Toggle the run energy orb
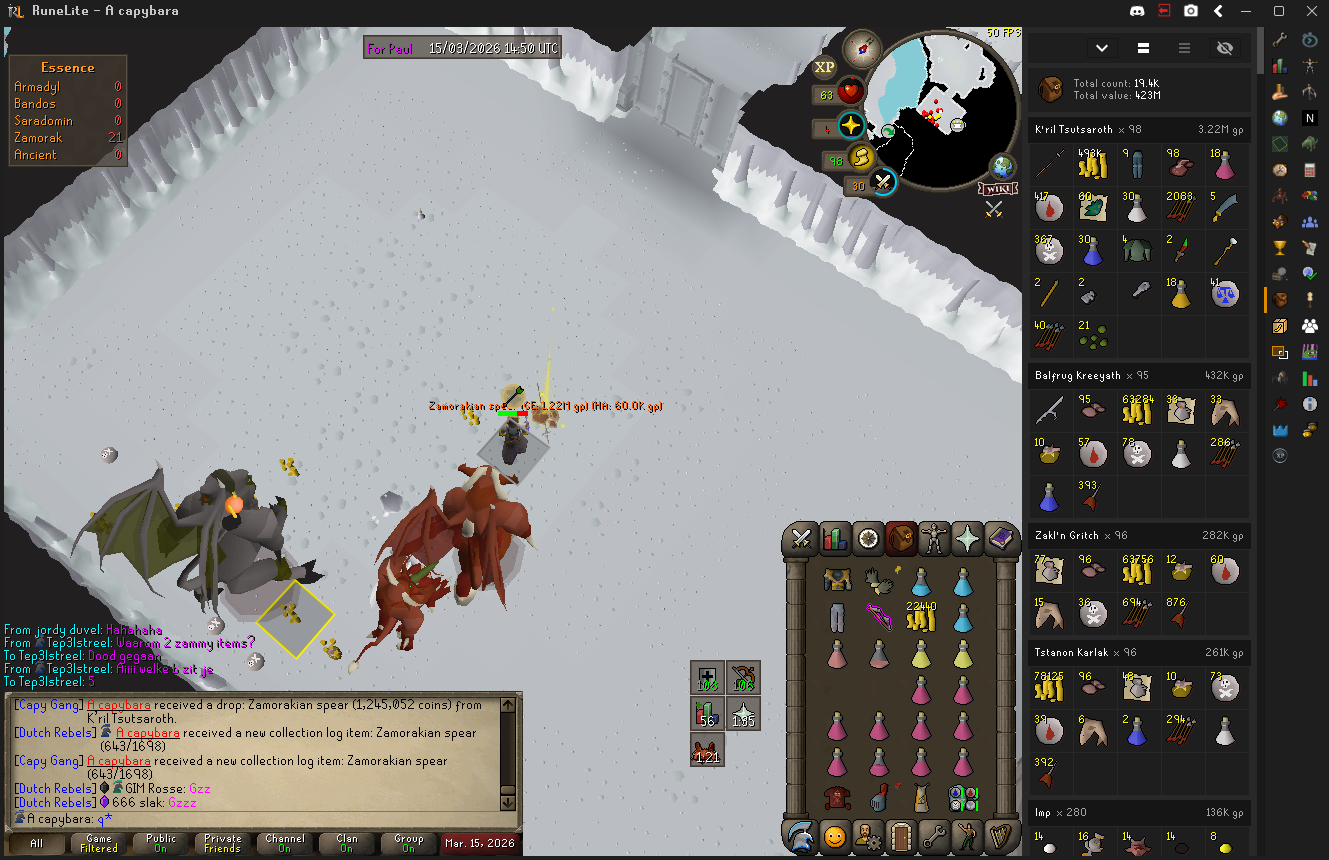The height and width of the screenshot is (860, 1329). [x=861, y=158]
